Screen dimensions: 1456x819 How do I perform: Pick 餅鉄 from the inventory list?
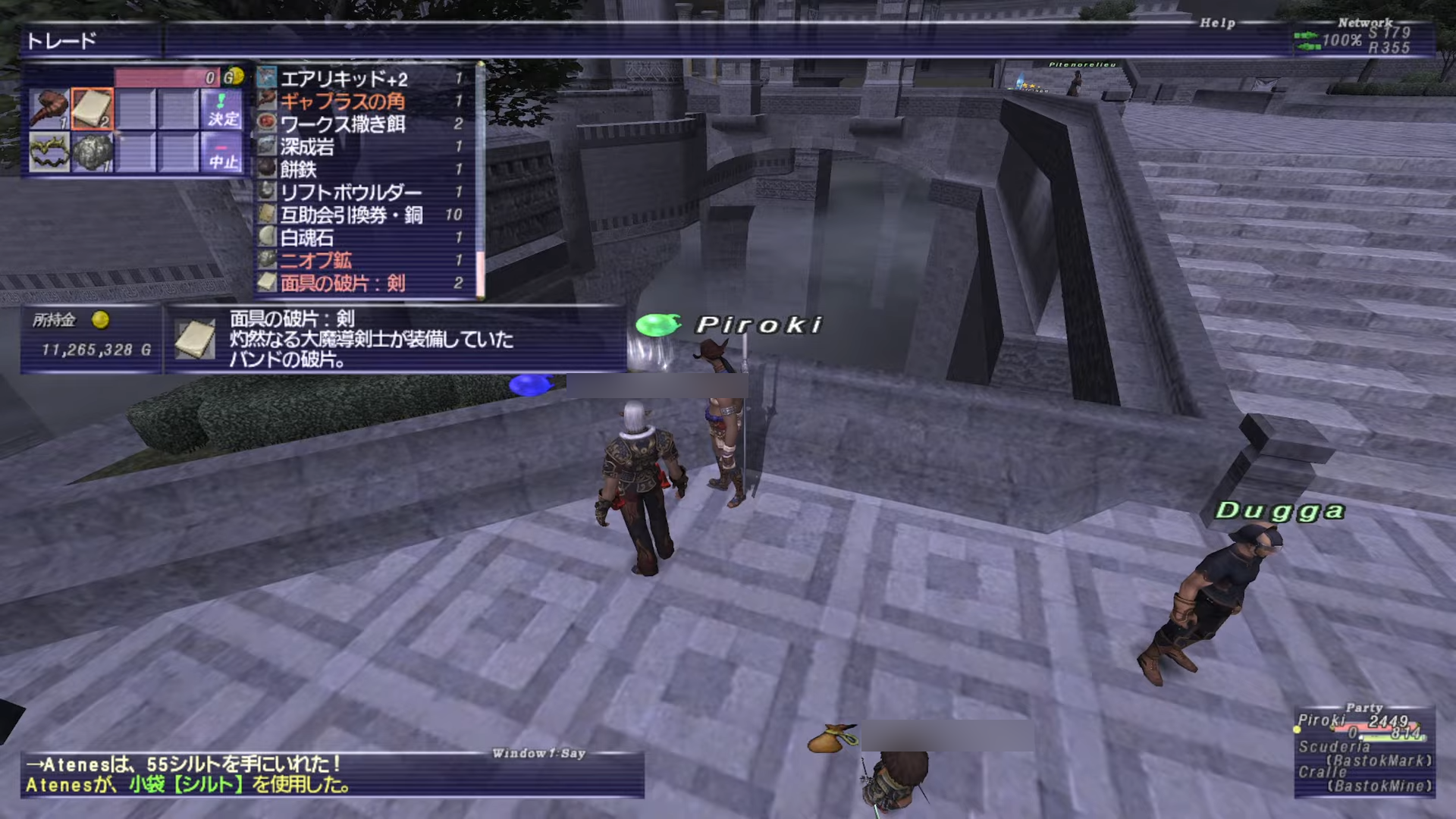click(x=298, y=170)
